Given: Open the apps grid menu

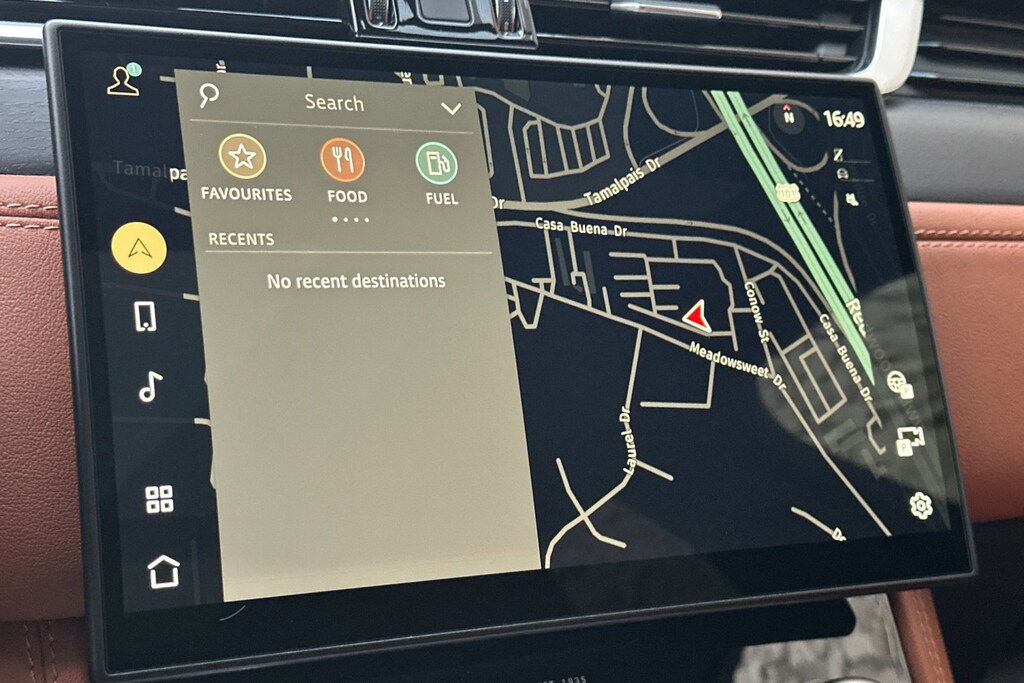Looking at the screenshot, I should (159, 499).
